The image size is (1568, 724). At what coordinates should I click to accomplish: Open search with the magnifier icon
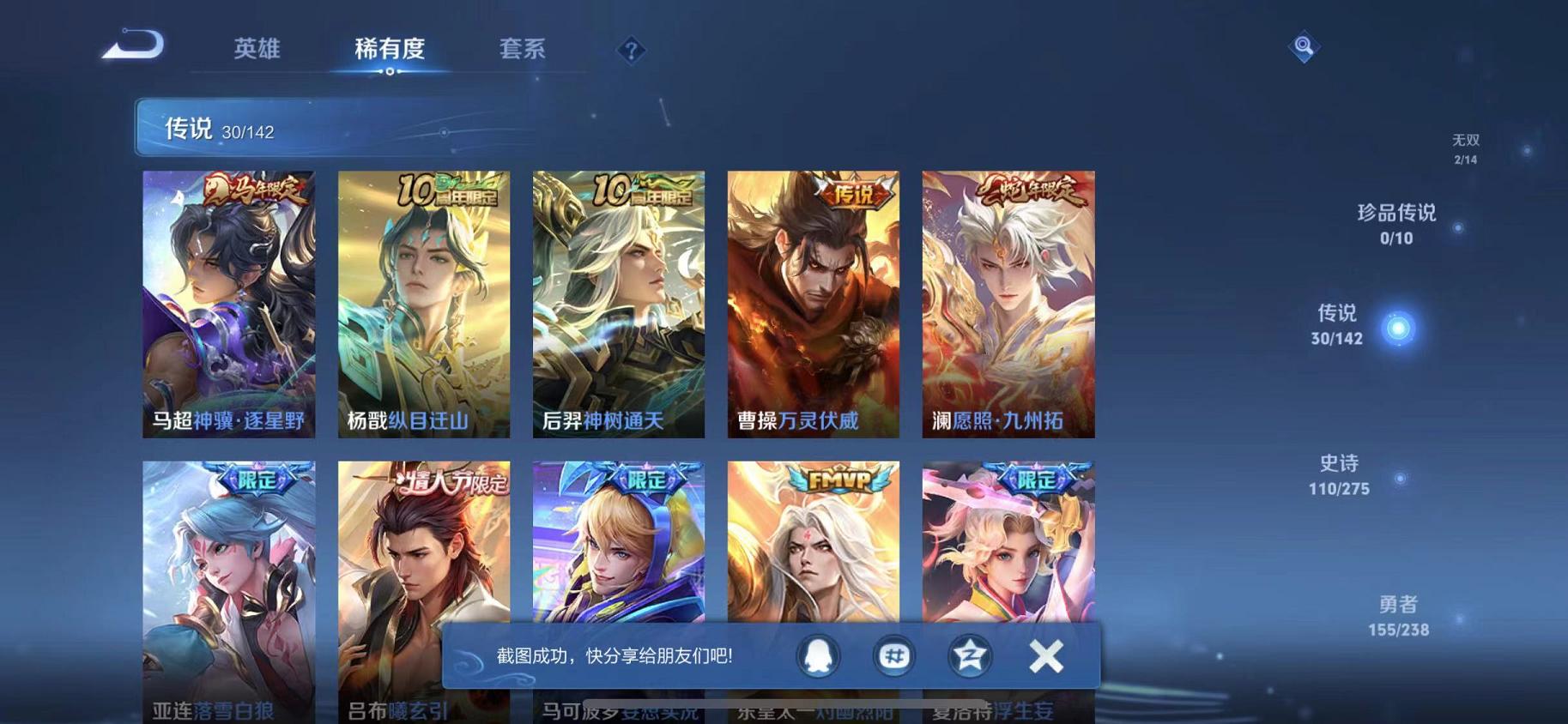[x=1304, y=46]
